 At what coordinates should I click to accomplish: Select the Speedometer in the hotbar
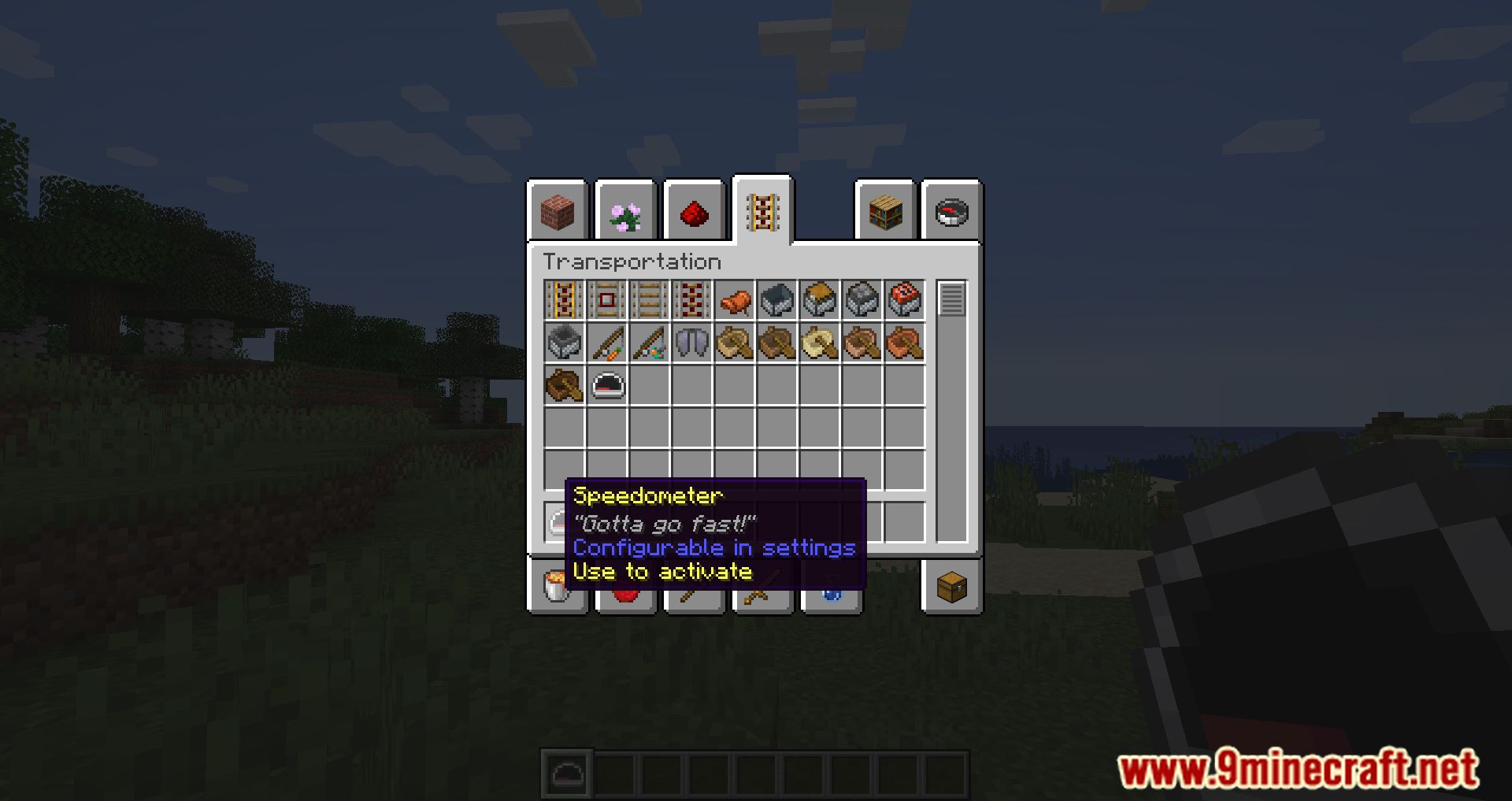click(566, 774)
